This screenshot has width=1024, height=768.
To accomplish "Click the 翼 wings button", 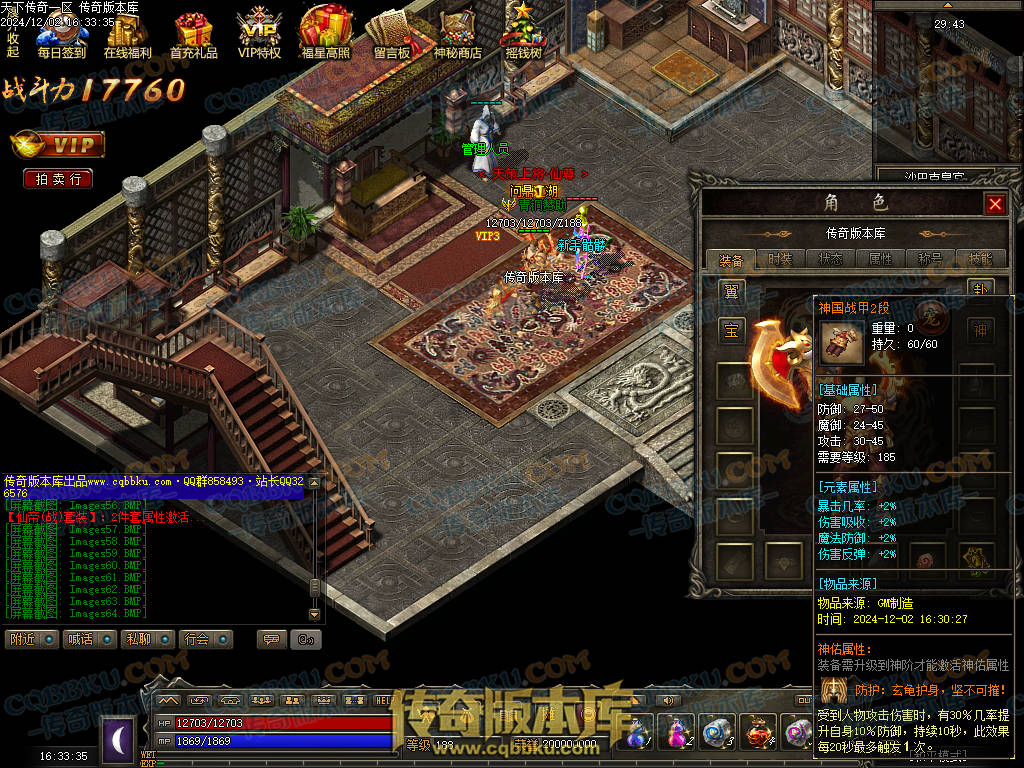I will pos(732,292).
